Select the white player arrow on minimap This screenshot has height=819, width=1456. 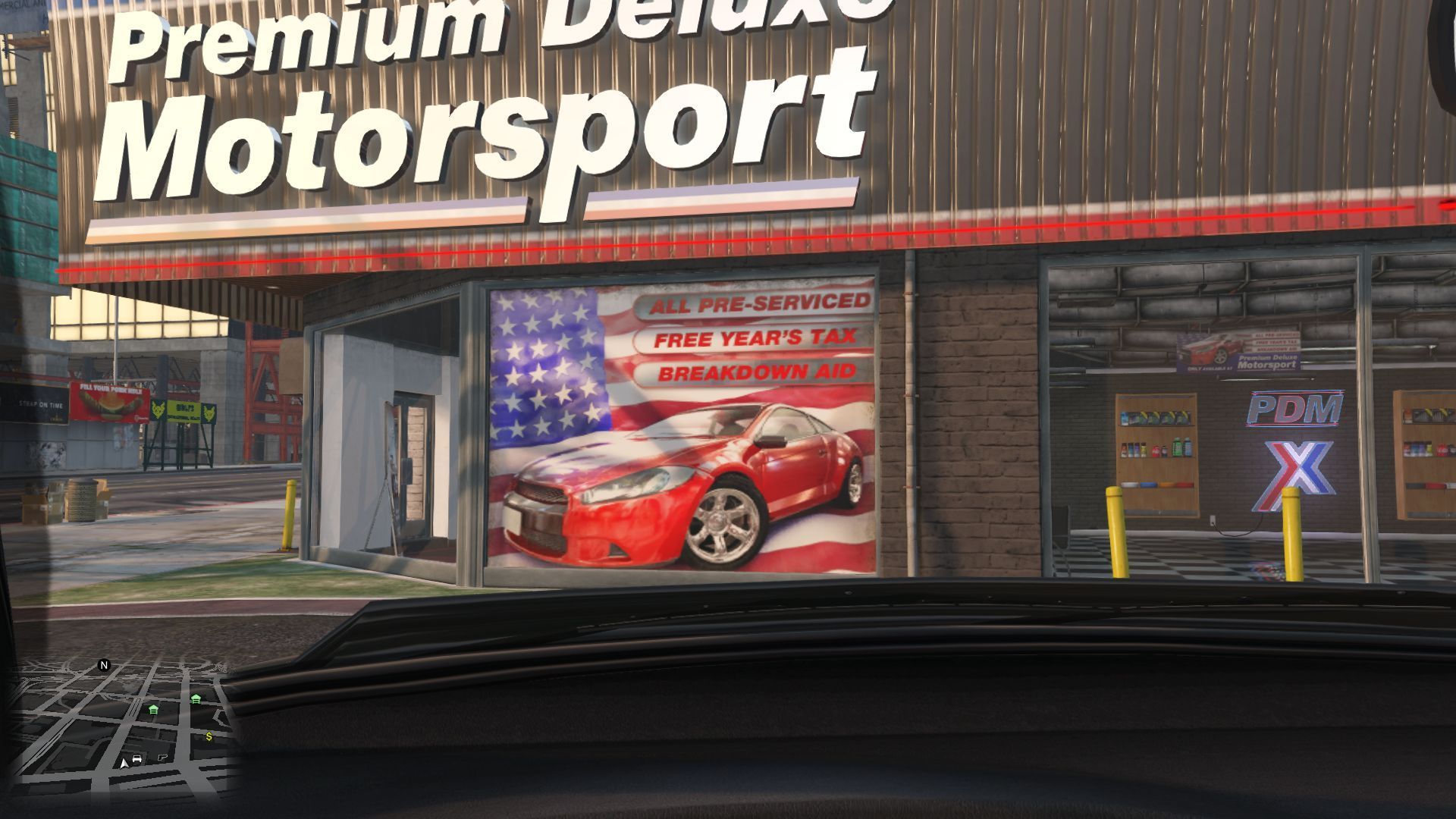coord(124,763)
